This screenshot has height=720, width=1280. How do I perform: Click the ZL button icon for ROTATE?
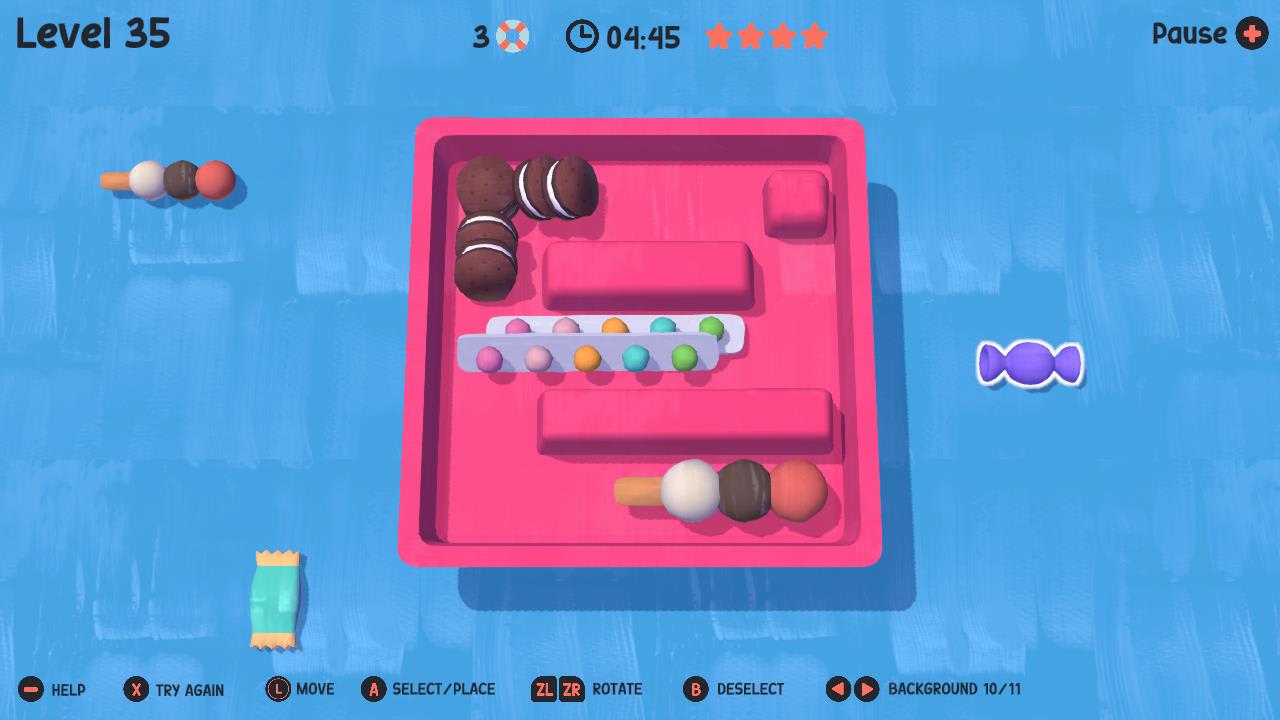coord(543,689)
